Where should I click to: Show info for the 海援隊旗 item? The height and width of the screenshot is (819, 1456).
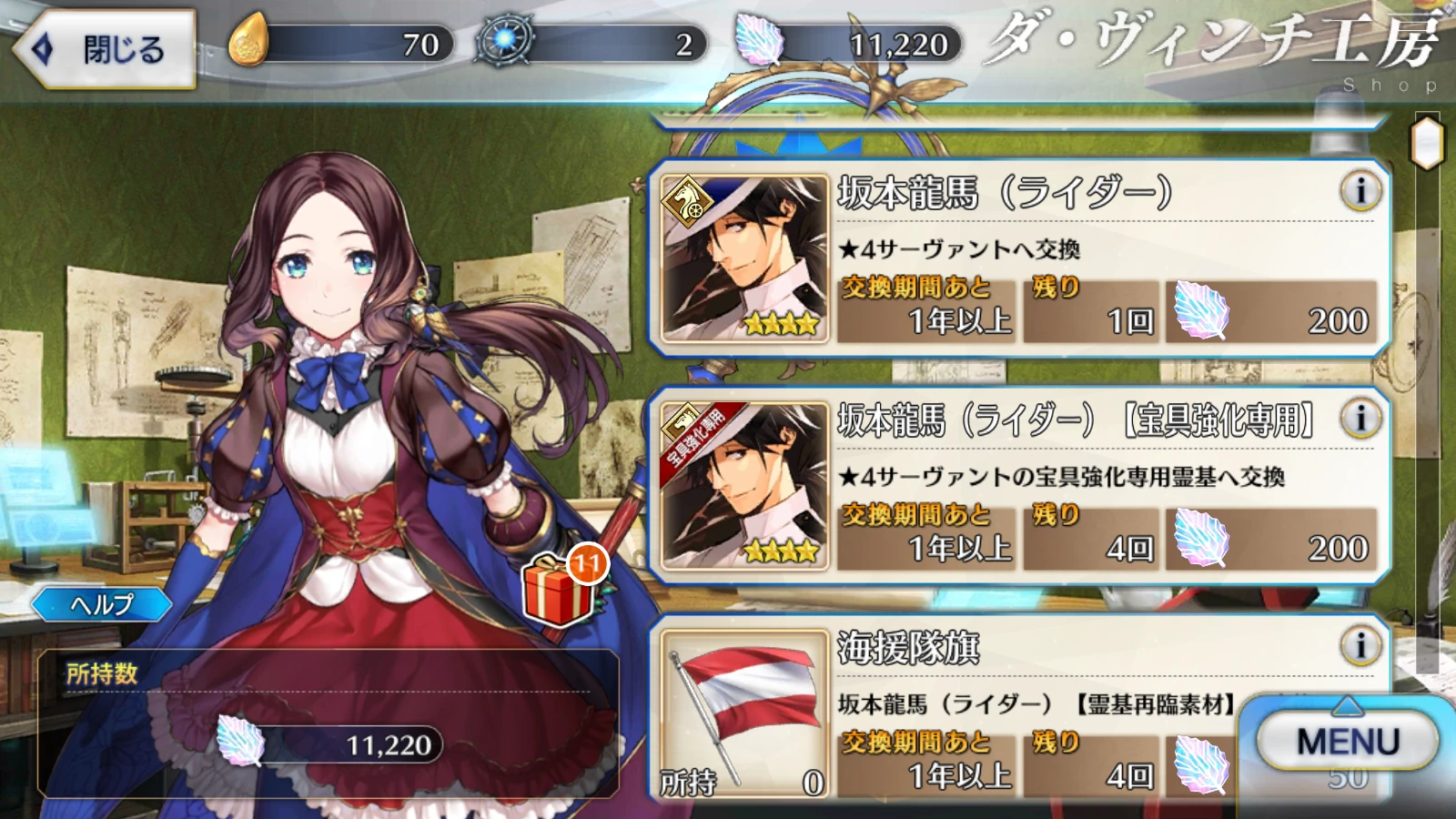[1360, 646]
